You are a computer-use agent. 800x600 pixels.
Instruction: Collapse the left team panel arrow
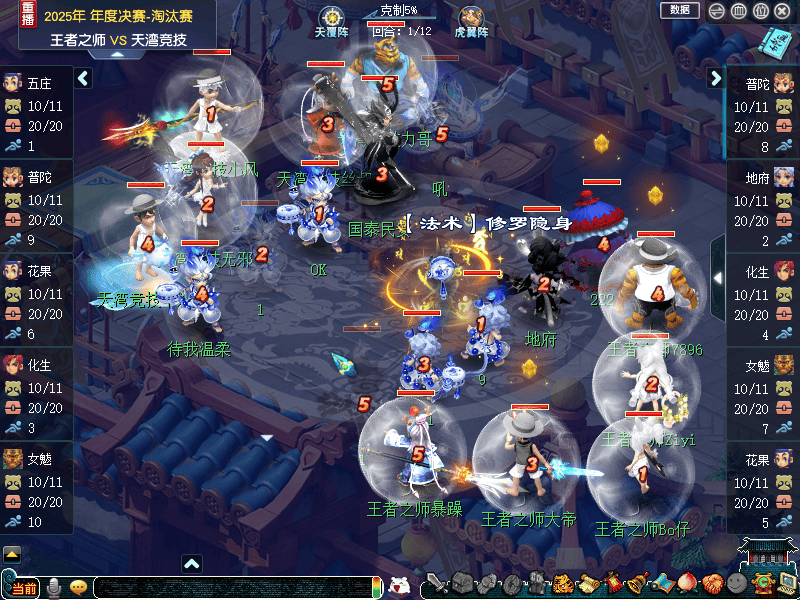tap(84, 78)
